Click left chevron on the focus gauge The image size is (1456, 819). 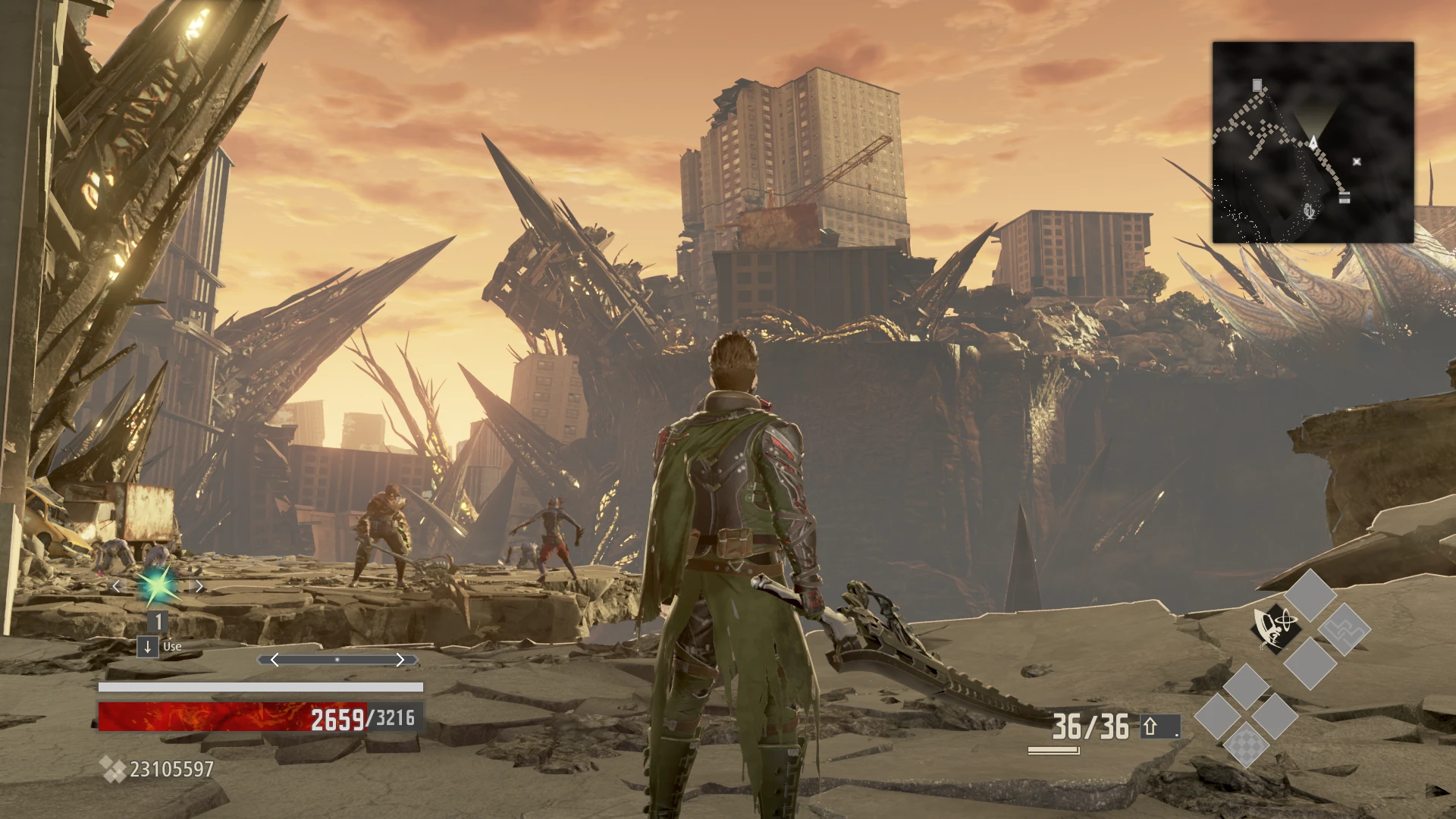(x=275, y=660)
